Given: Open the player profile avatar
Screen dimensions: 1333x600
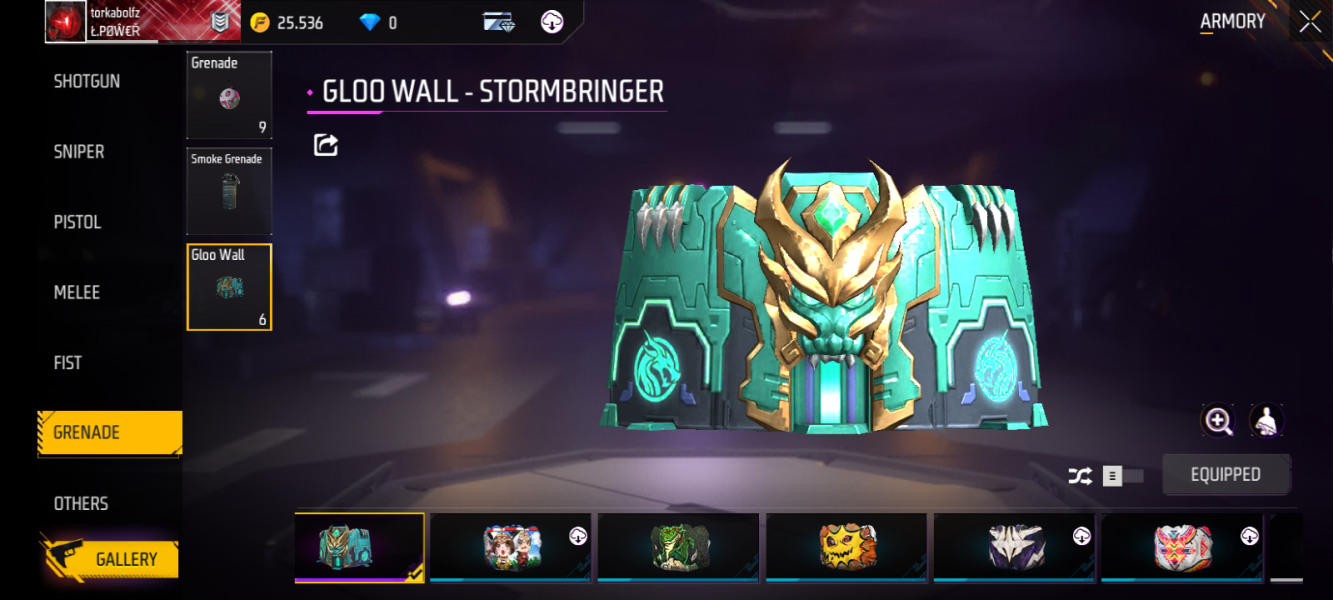Looking at the screenshot, I should pyautogui.click(x=65, y=22).
